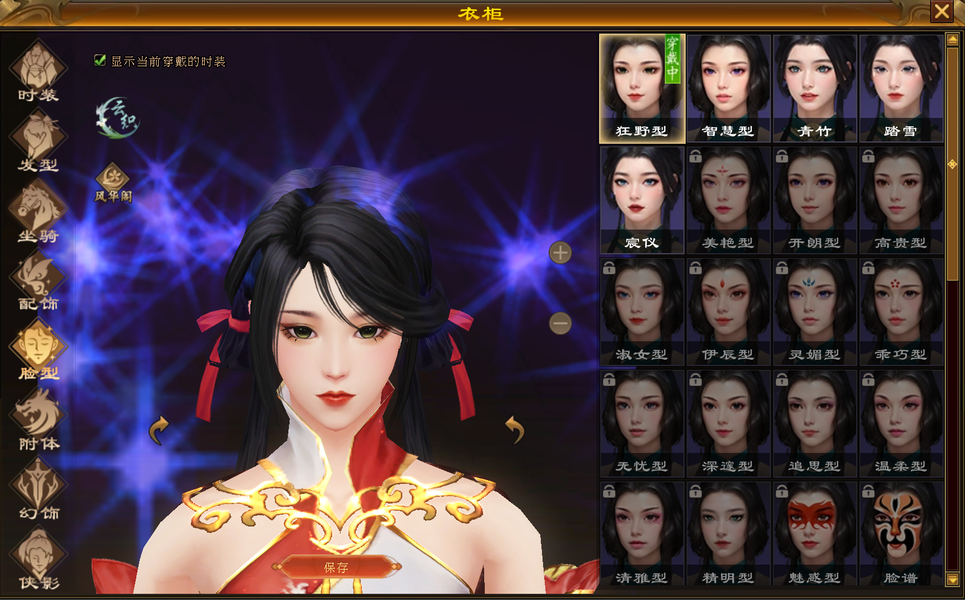The image size is (965, 600).
Task: Close the wardrobe window
Action: pyautogui.click(x=941, y=12)
